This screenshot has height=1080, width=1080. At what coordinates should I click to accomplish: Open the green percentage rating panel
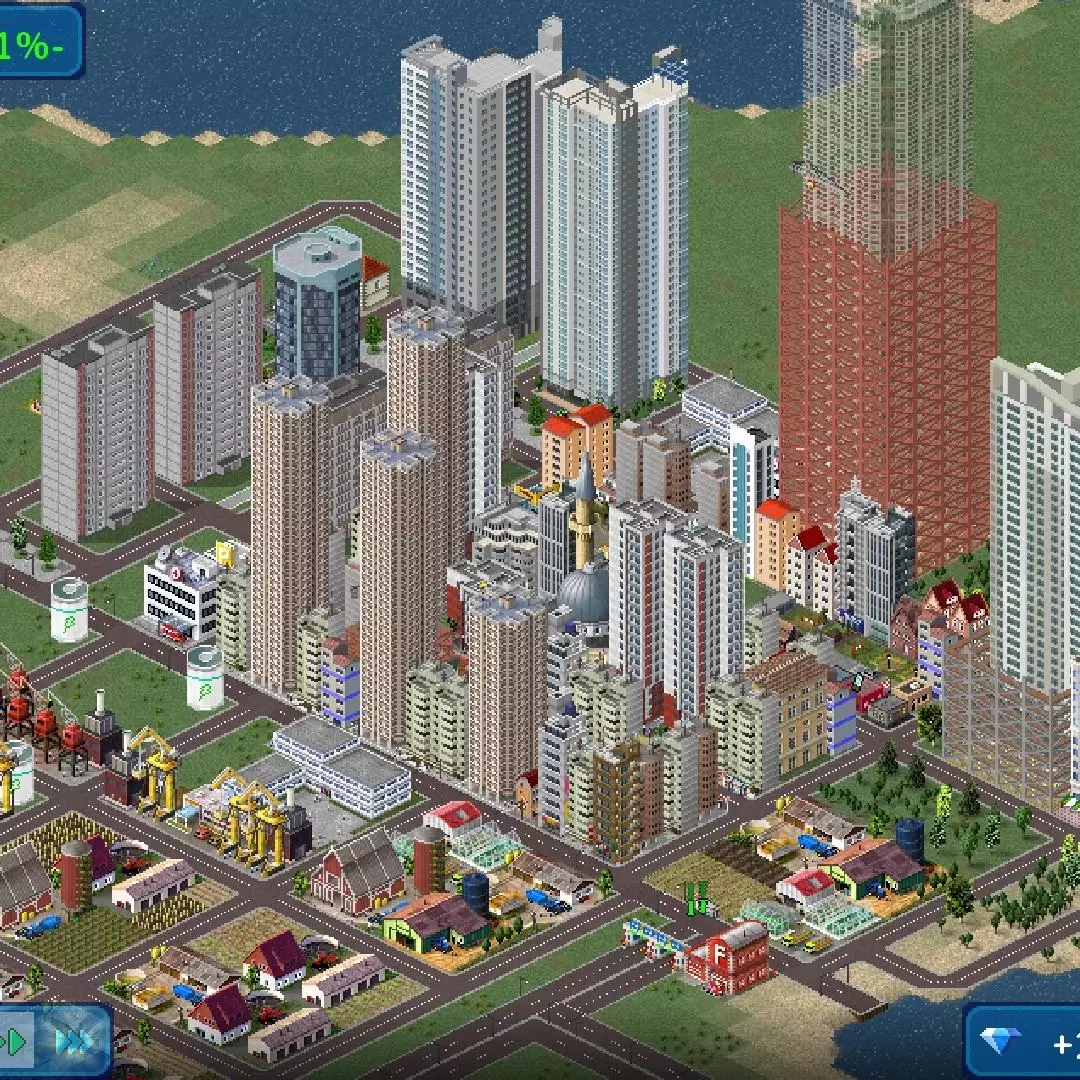point(38,43)
